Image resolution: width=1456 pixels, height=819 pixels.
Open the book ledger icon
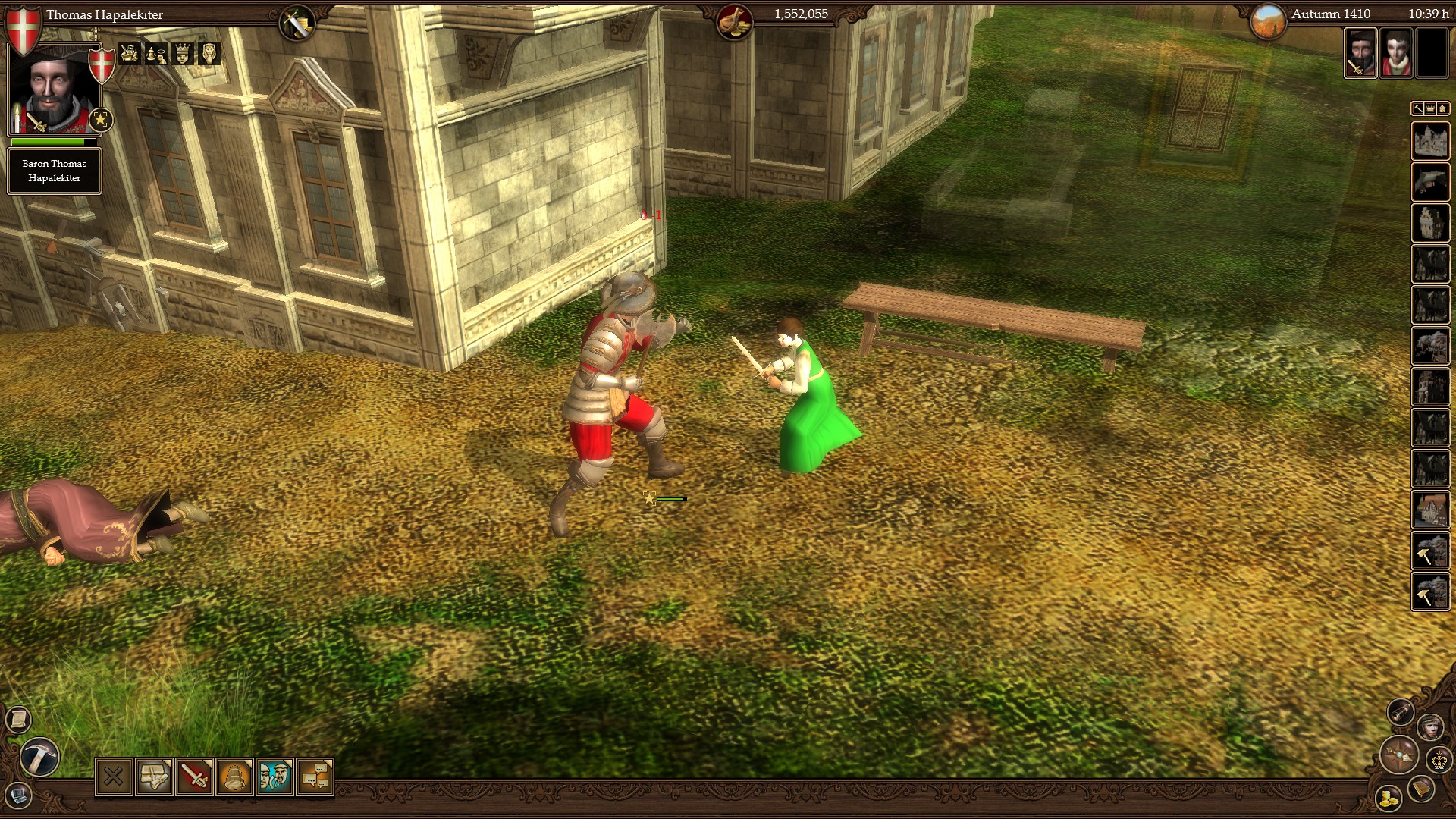1420,789
